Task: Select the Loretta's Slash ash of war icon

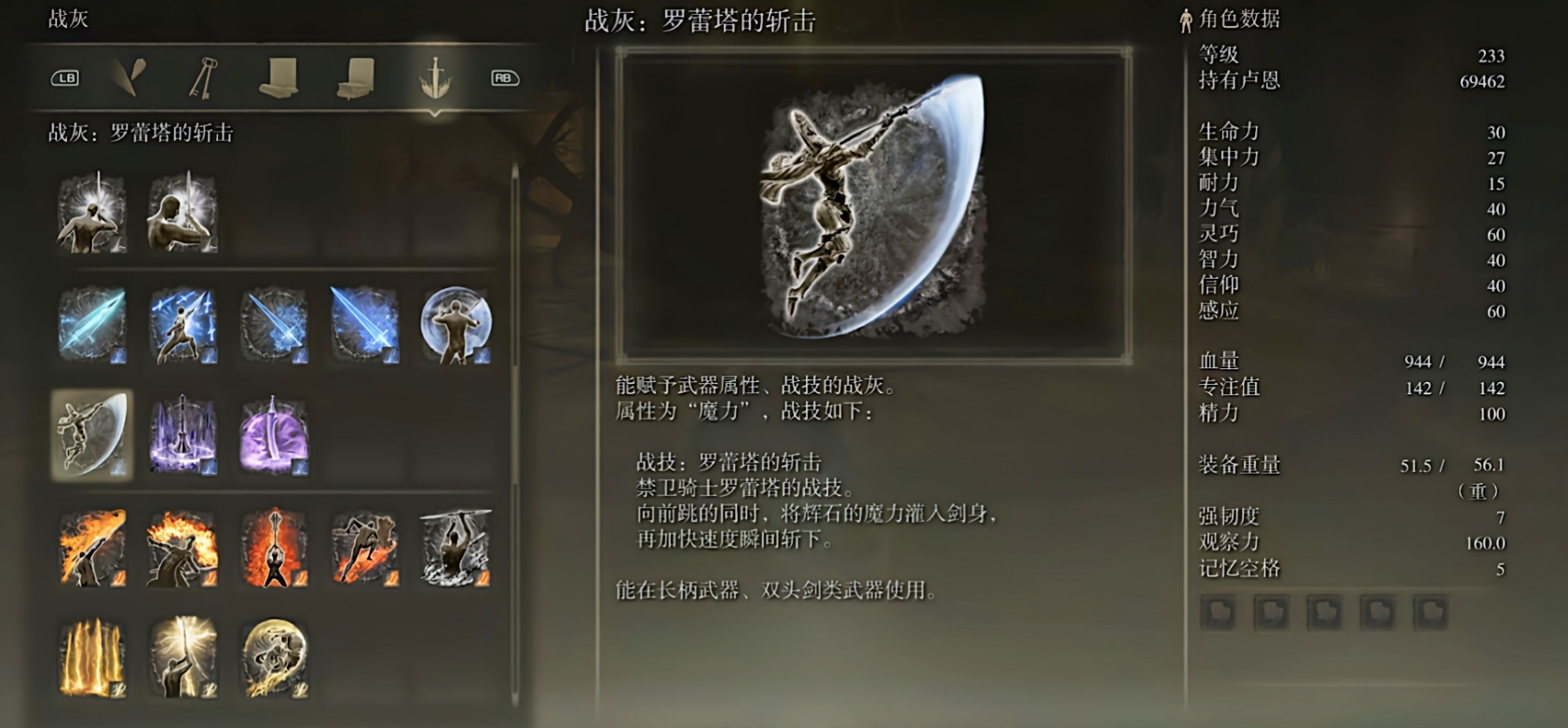Action: (90, 433)
